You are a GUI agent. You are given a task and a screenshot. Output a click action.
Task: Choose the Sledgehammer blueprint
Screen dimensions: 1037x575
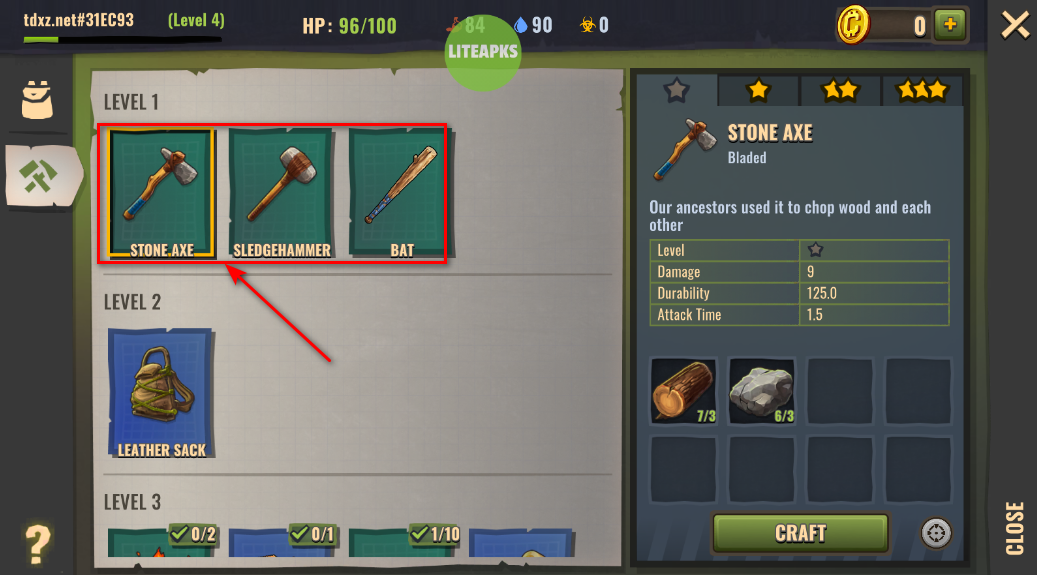281,193
